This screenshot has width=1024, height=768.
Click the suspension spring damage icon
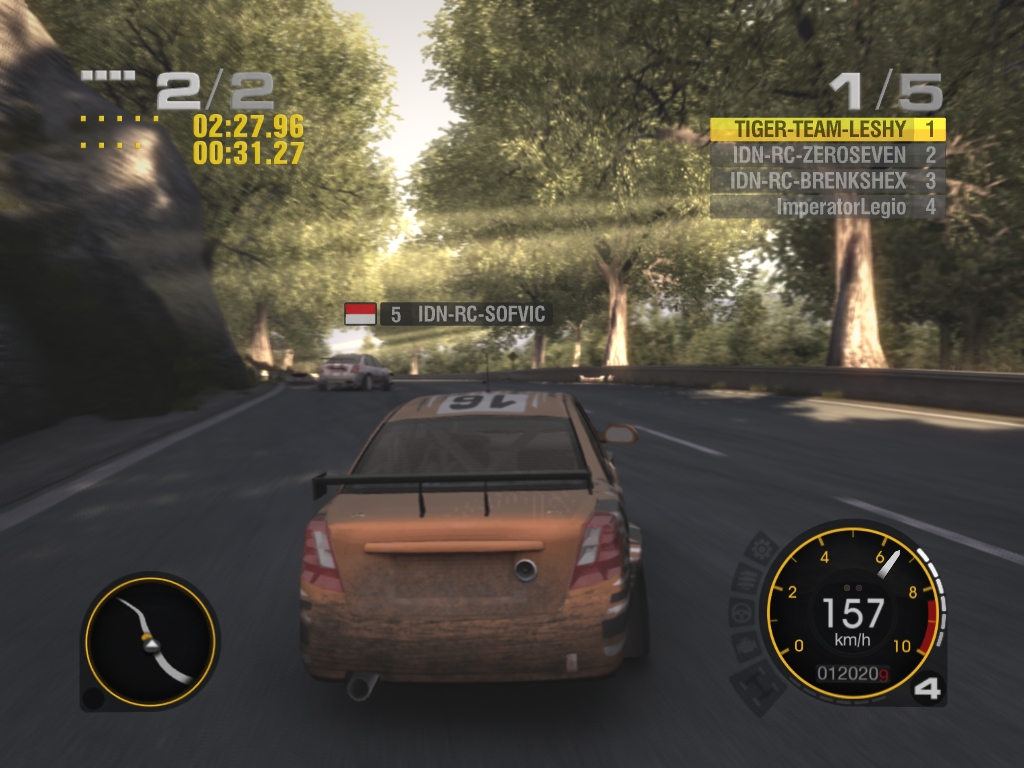pos(748,579)
